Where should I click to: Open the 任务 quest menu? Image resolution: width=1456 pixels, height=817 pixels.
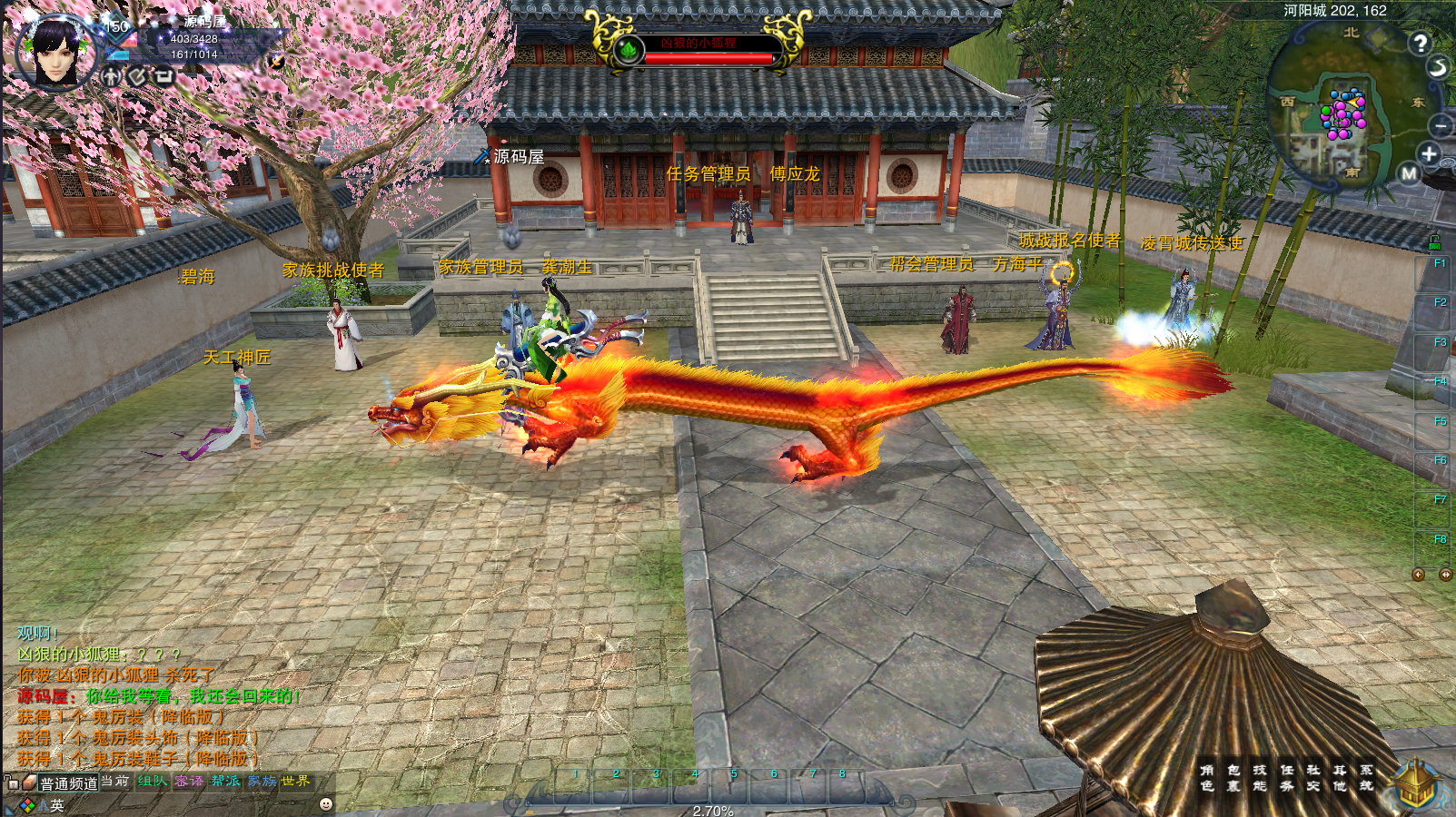click(1287, 778)
